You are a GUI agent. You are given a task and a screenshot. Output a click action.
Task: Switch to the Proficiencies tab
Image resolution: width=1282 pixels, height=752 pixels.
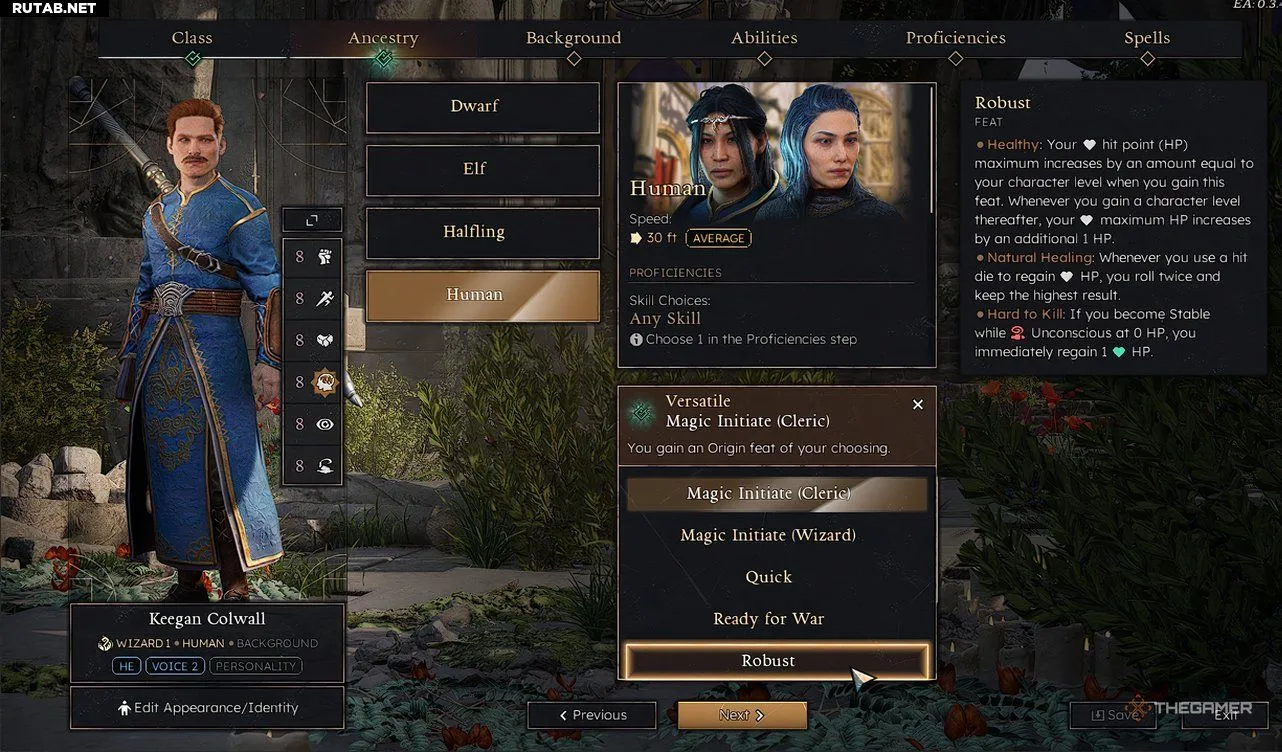point(955,38)
